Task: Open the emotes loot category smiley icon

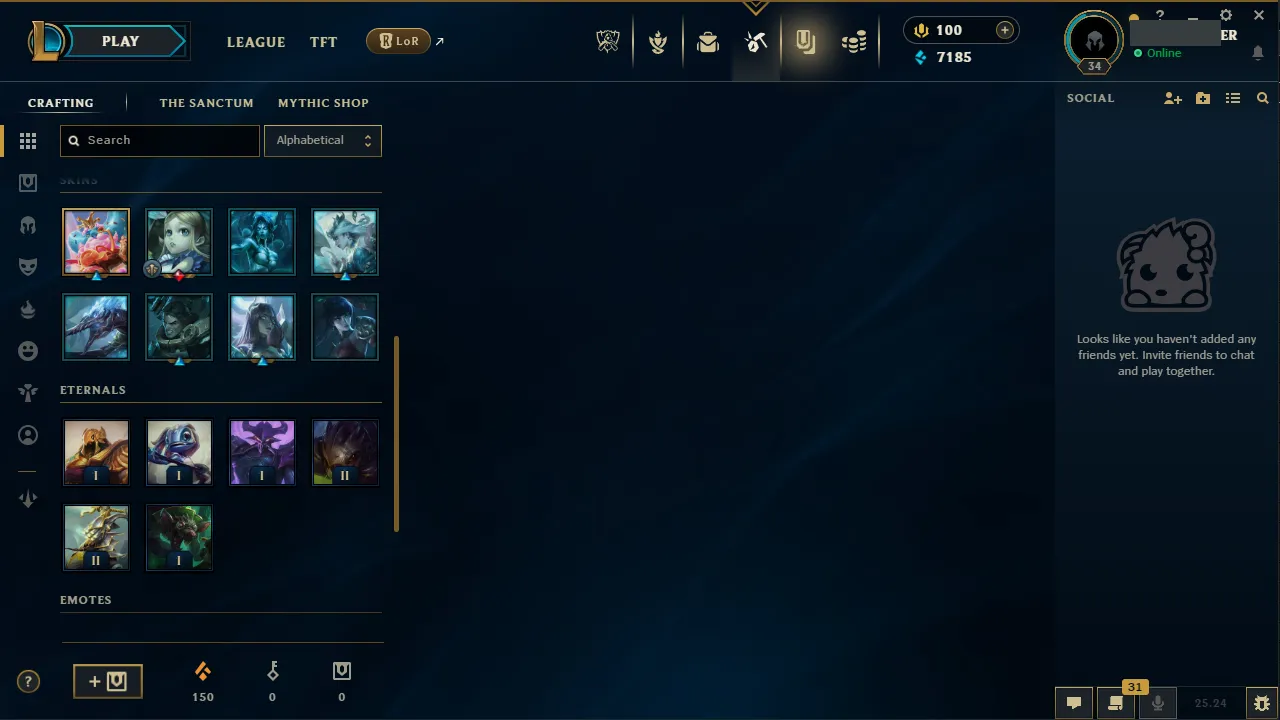Action: [28, 350]
